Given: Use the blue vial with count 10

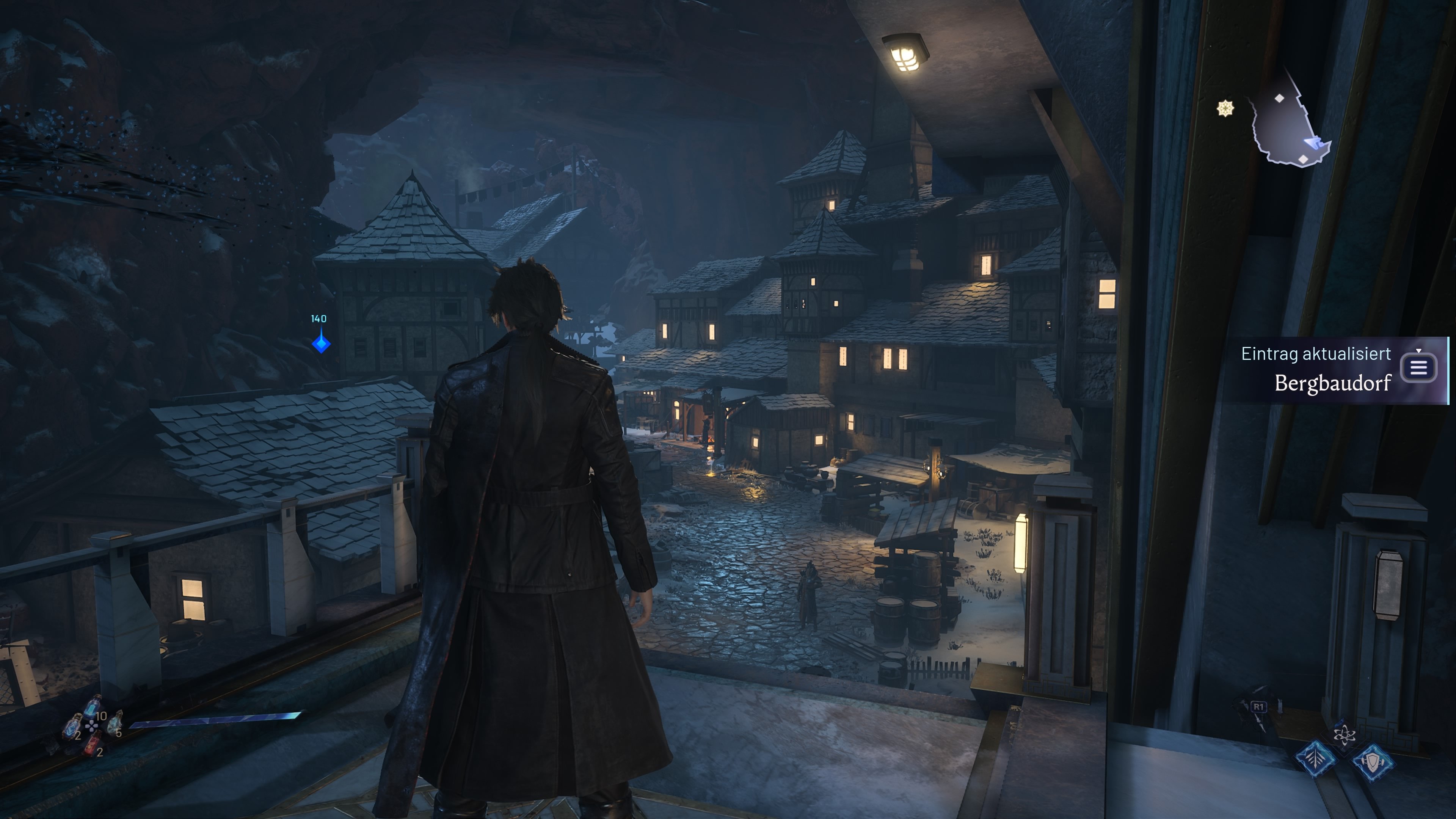Looking at the screenshot, I should click(x=92, y=707).
